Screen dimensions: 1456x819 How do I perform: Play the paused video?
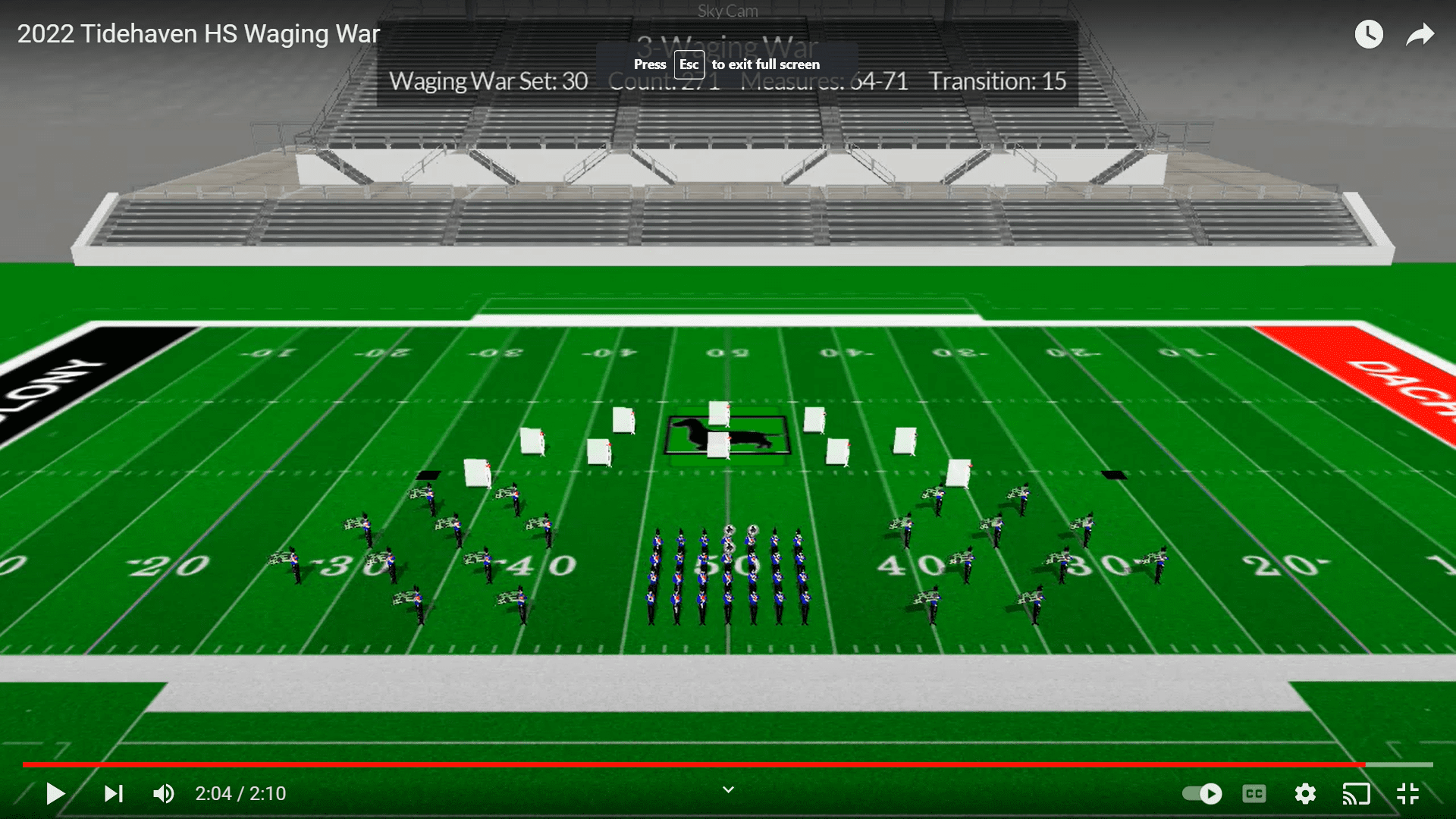pyautogui.click(x=55, y=793)
